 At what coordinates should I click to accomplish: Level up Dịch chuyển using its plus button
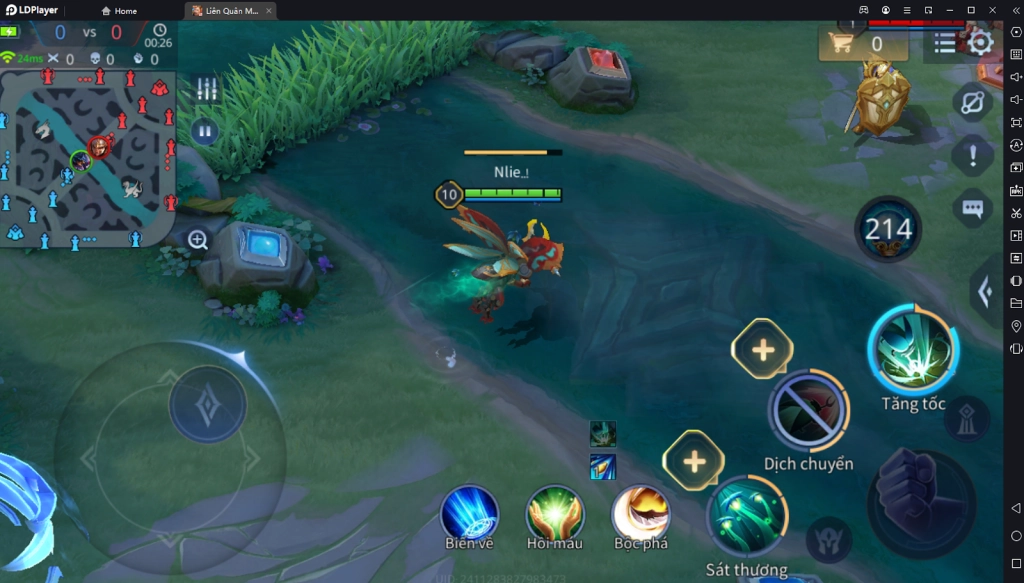[762, 350]
